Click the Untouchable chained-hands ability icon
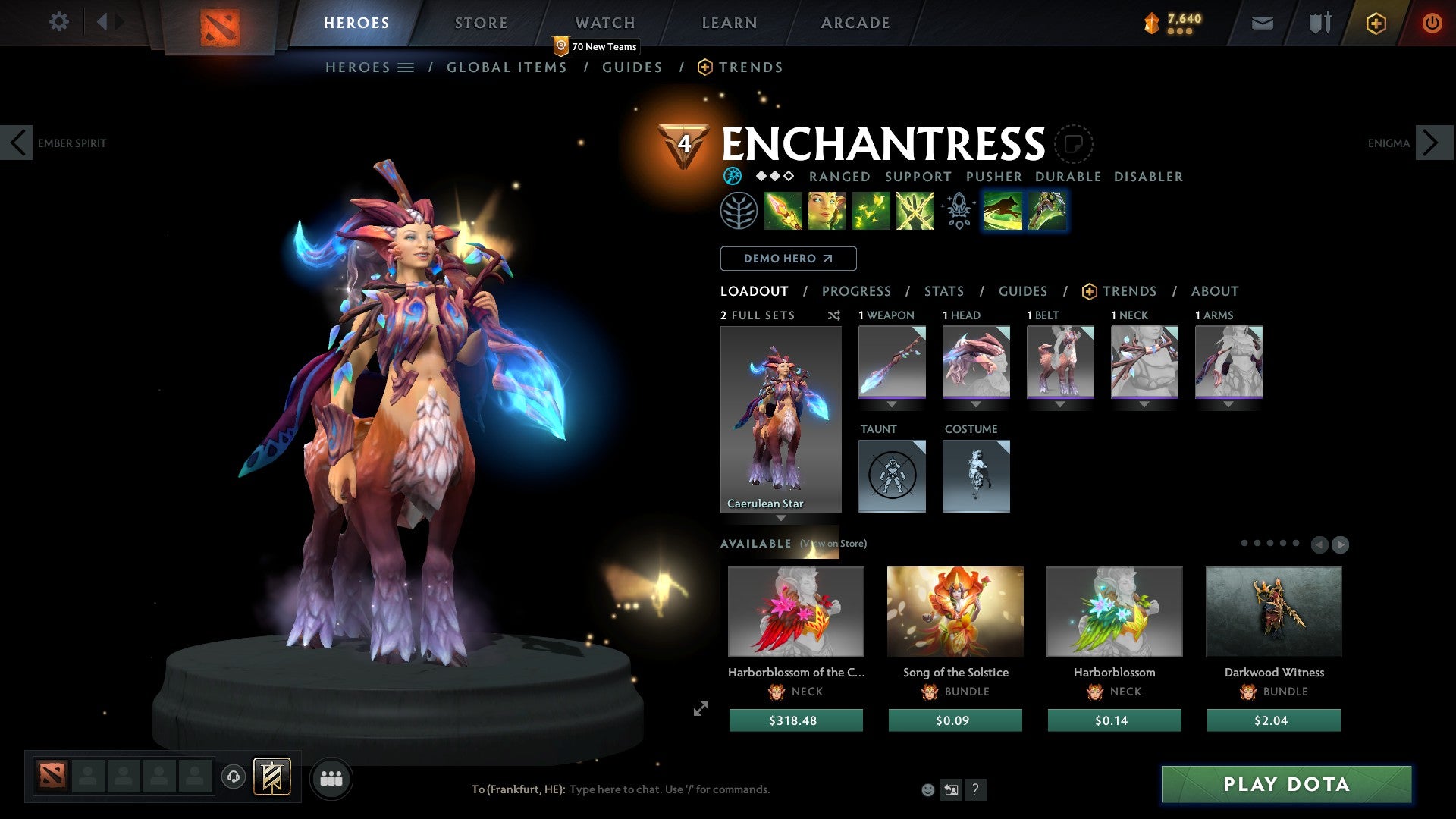The height and width of the screenshot is (819, 1456). (x=915, y=212)
